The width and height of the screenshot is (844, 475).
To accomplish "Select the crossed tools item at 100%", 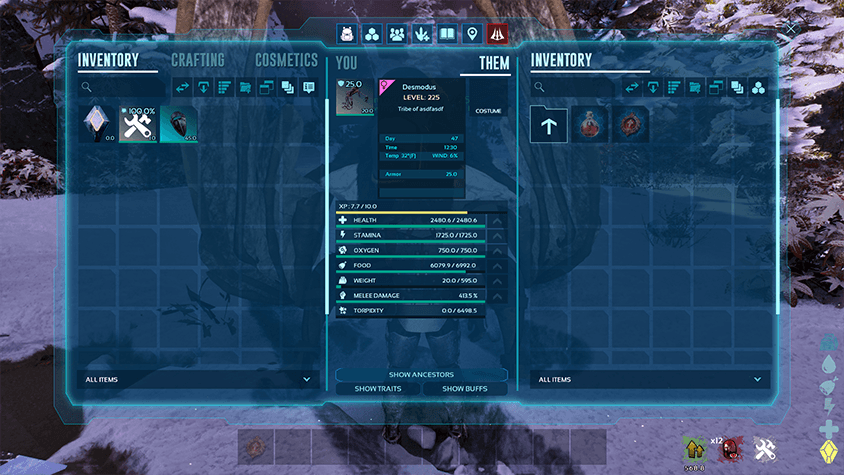I will pyautogui.click(x=138, y=125).
